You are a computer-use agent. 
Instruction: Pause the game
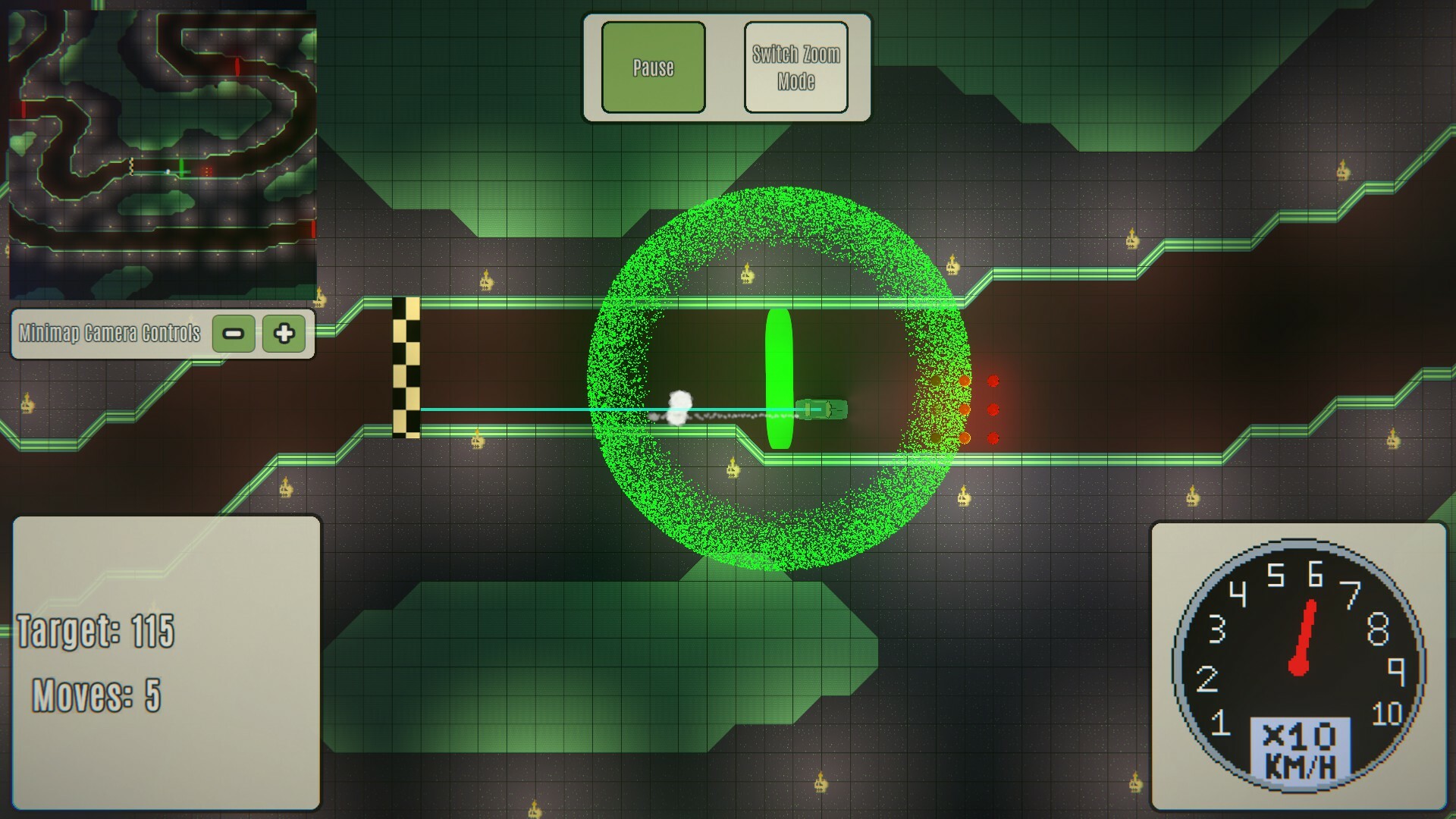(653, 67)
